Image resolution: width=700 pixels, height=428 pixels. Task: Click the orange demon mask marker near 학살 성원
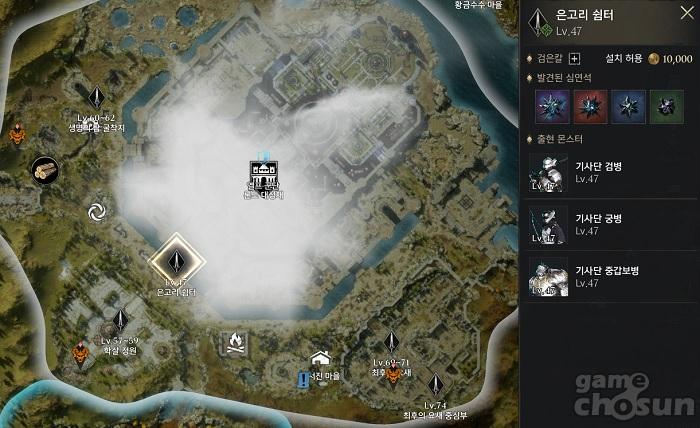coord(82,352)
